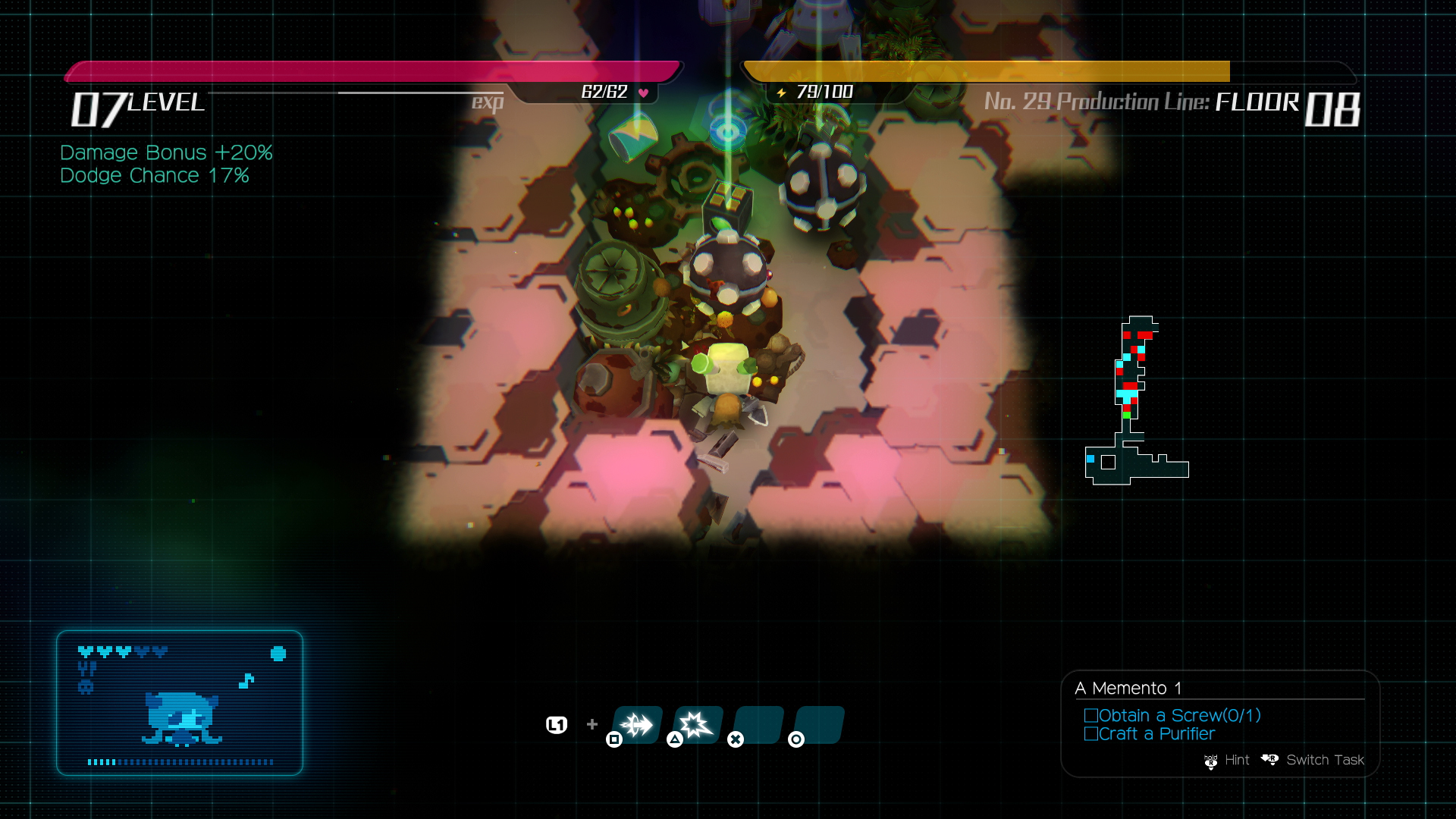Click the player location on the minimap
1456x819 pixels.
(x=1128, y=414)
